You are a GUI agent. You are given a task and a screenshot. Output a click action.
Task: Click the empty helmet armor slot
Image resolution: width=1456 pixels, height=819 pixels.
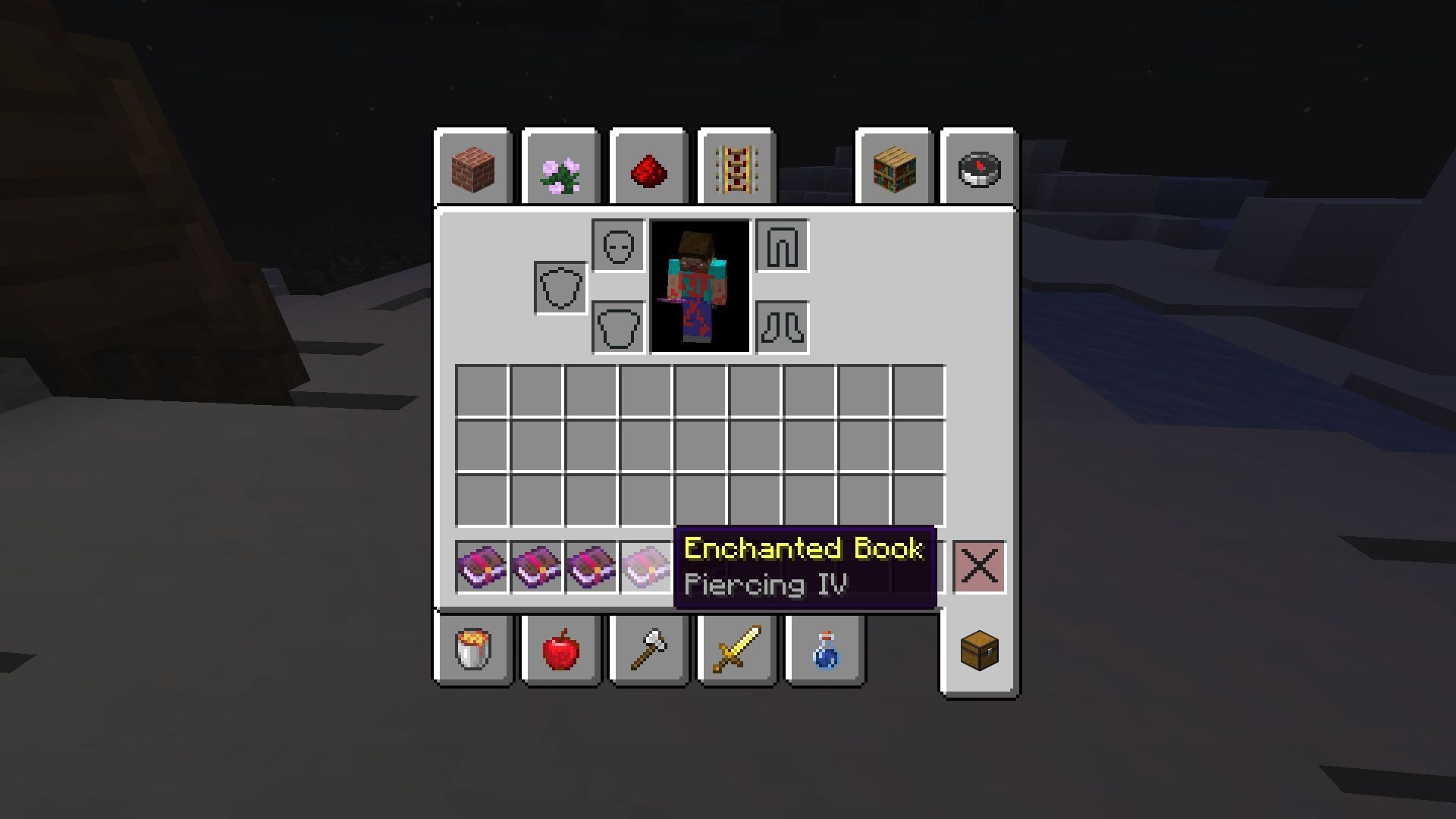(x=616, y=245)
